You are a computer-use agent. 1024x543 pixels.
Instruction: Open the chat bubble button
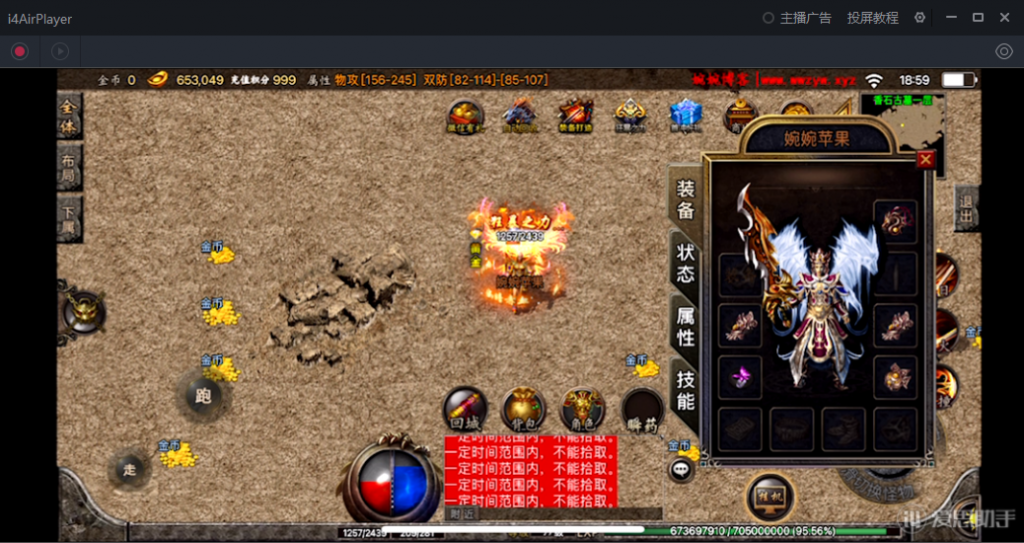682,469
